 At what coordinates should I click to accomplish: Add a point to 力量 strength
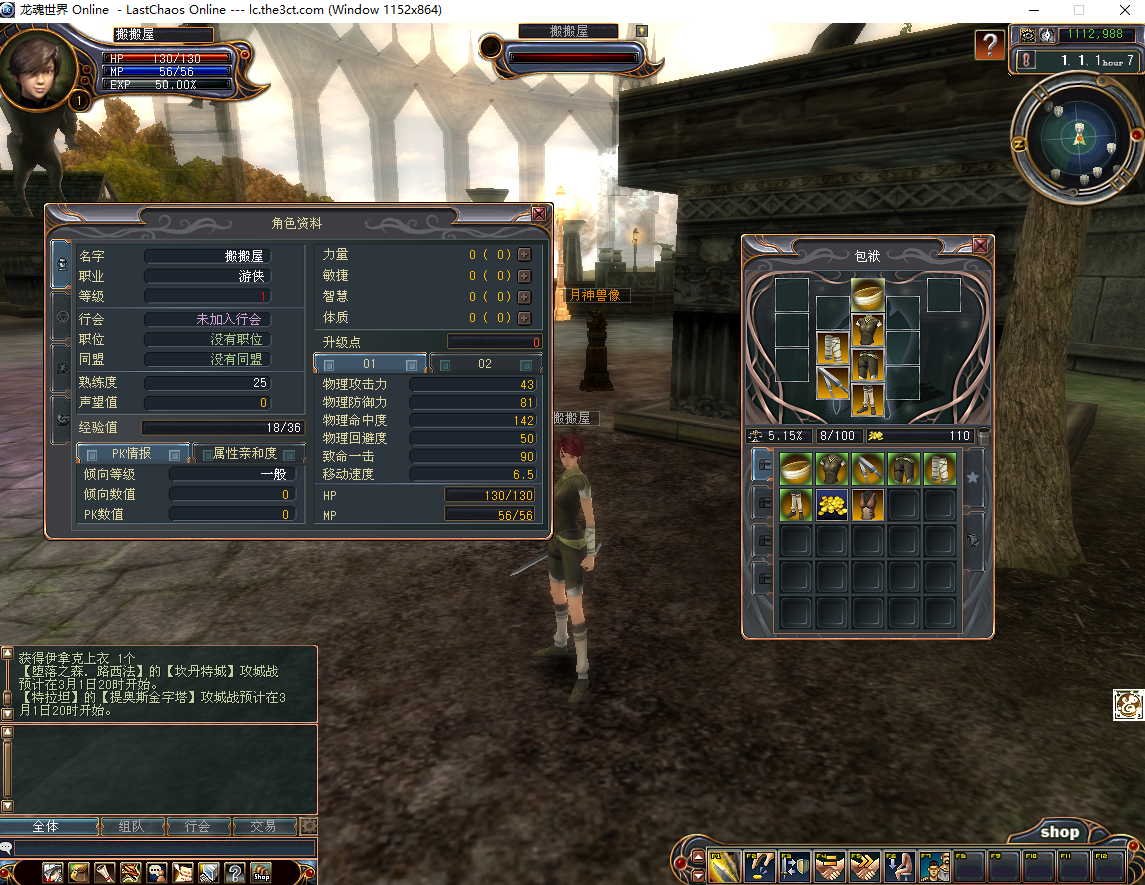(524, 255)
